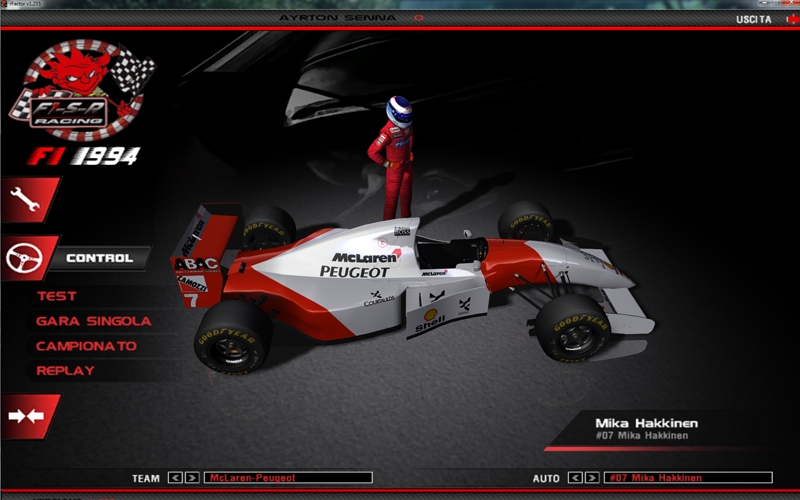Image resolution: width=800 pixels, height=500 pixels.
Task: Open the wrench settings menu
Action: click(x=28, y=200)
